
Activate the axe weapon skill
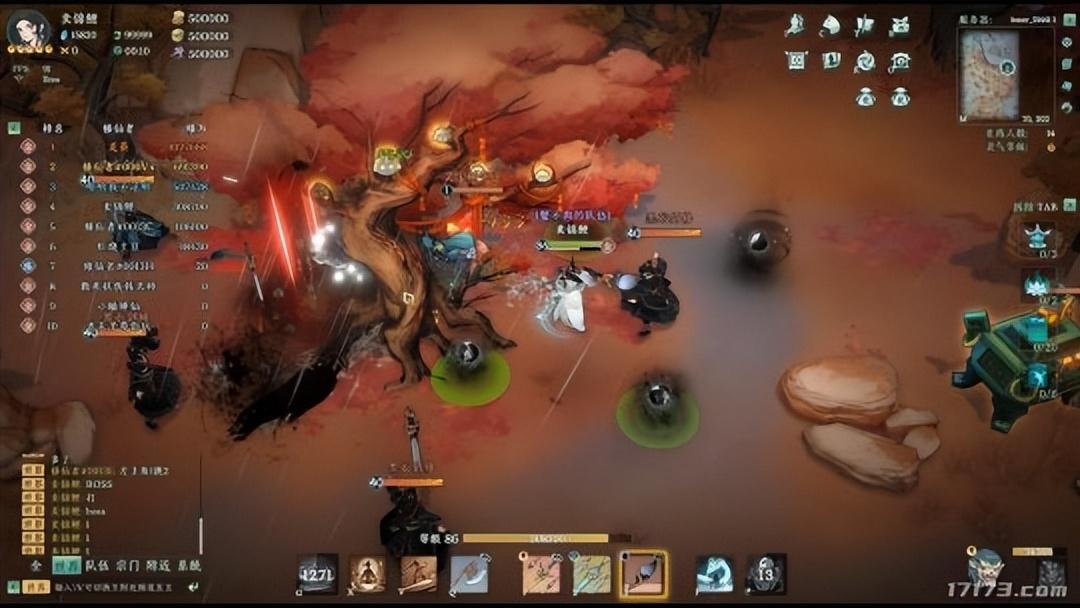click(468, 574)
